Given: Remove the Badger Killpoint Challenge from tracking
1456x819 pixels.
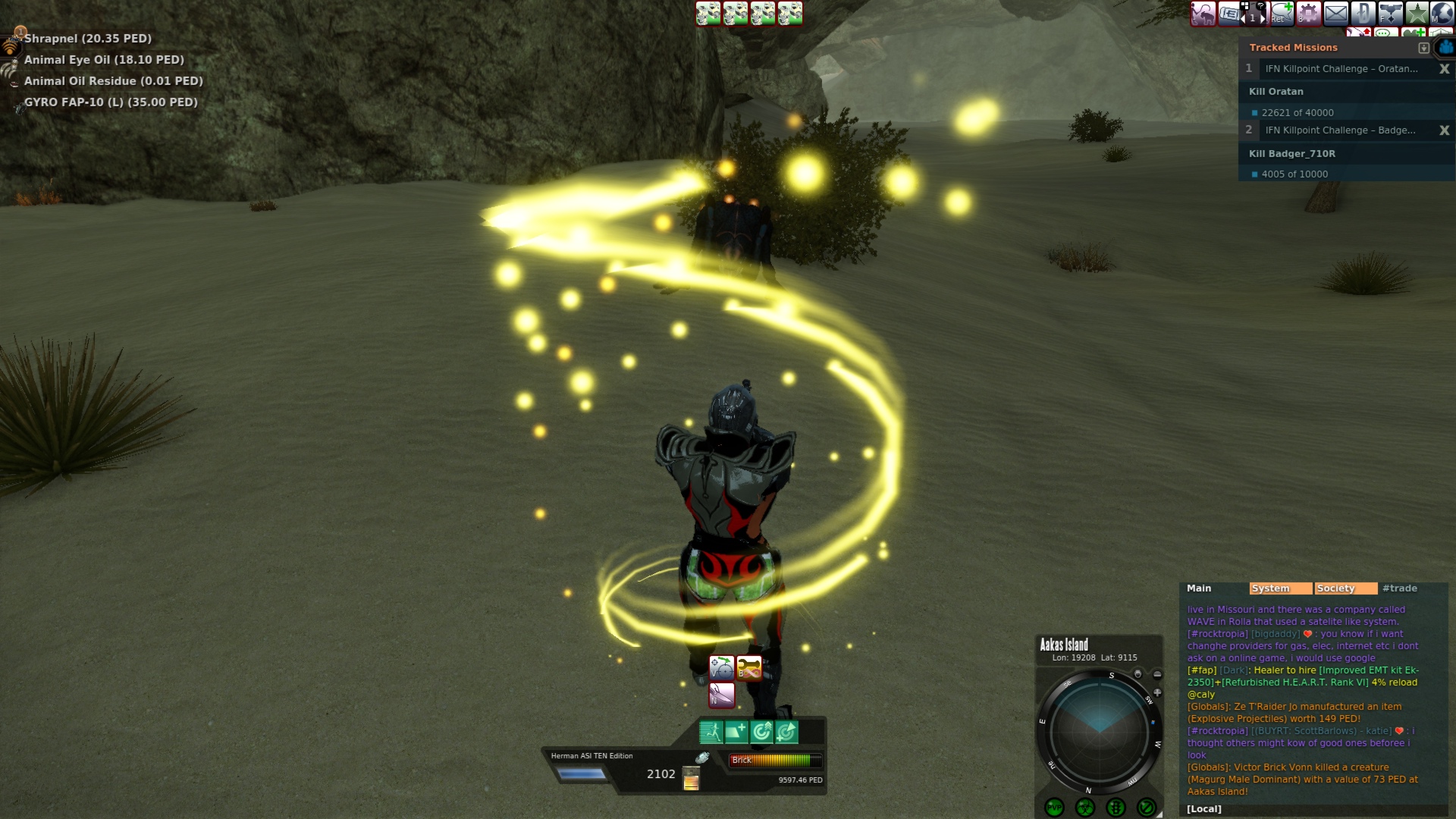Looking at the screenshot, I should pyautogui.click(x=1444, y=130).
